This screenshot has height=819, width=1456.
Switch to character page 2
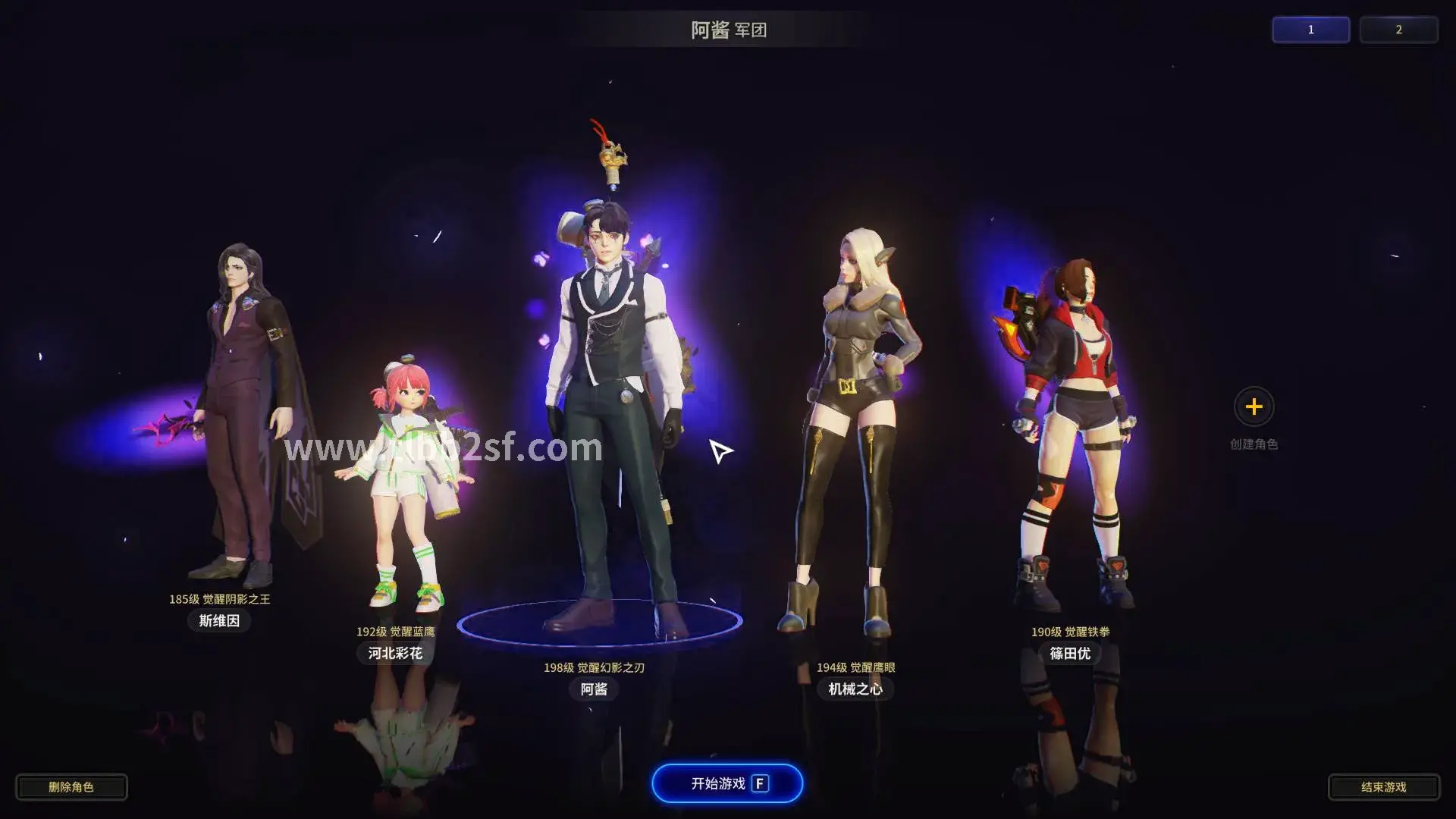(x=1399, y=30)
